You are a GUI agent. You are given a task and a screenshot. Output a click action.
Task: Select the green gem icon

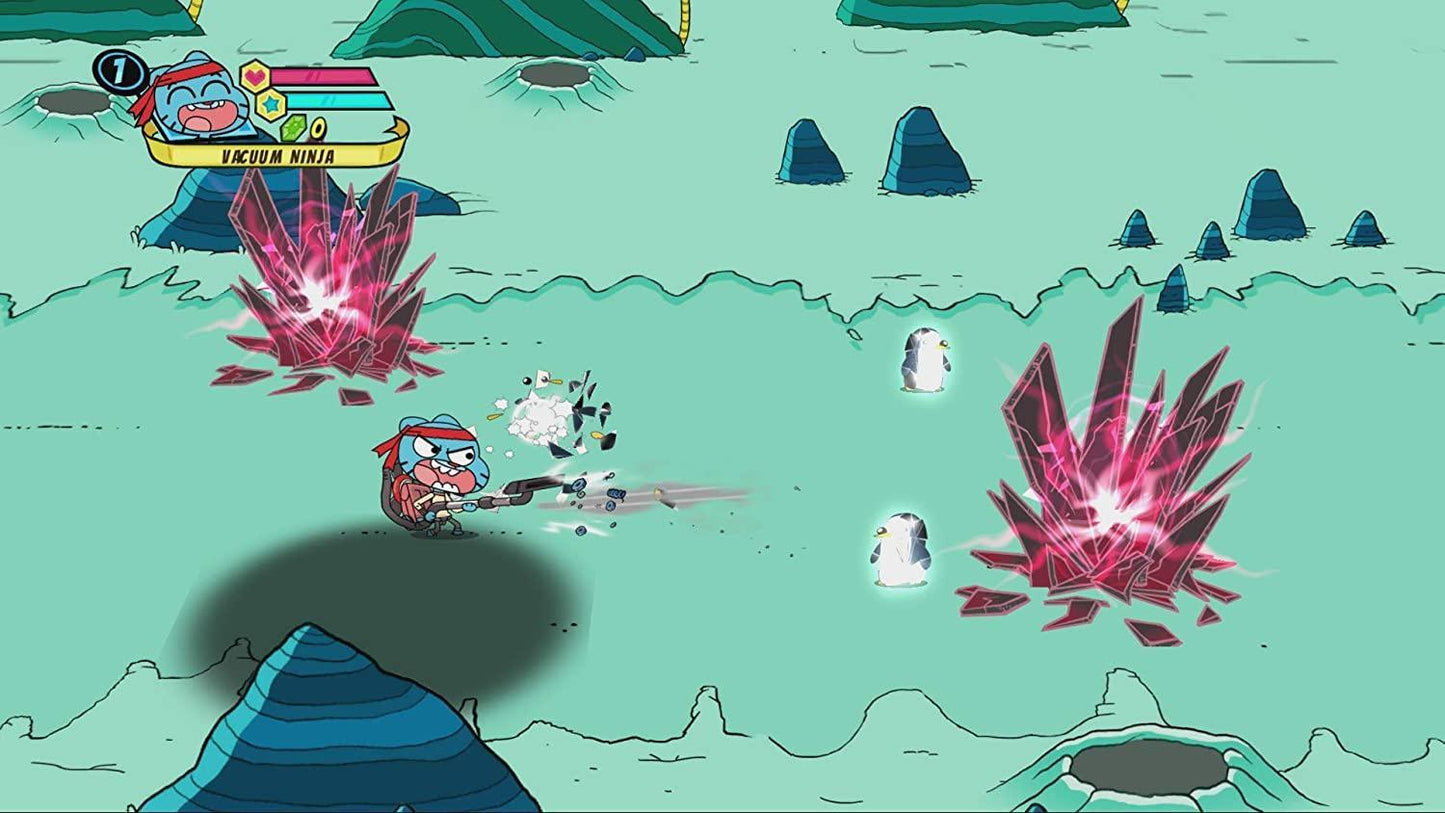tap(292, 129)
